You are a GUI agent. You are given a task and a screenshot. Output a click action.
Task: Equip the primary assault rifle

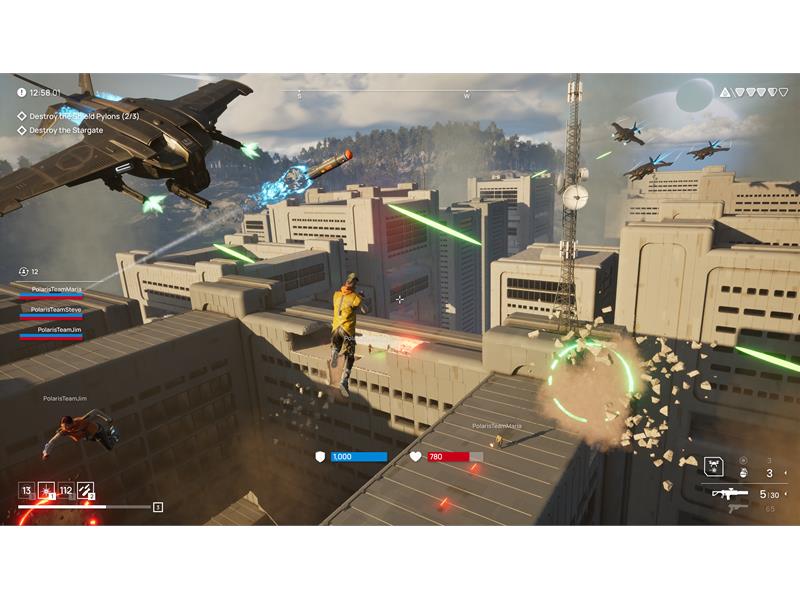click(x=730, y=493)
